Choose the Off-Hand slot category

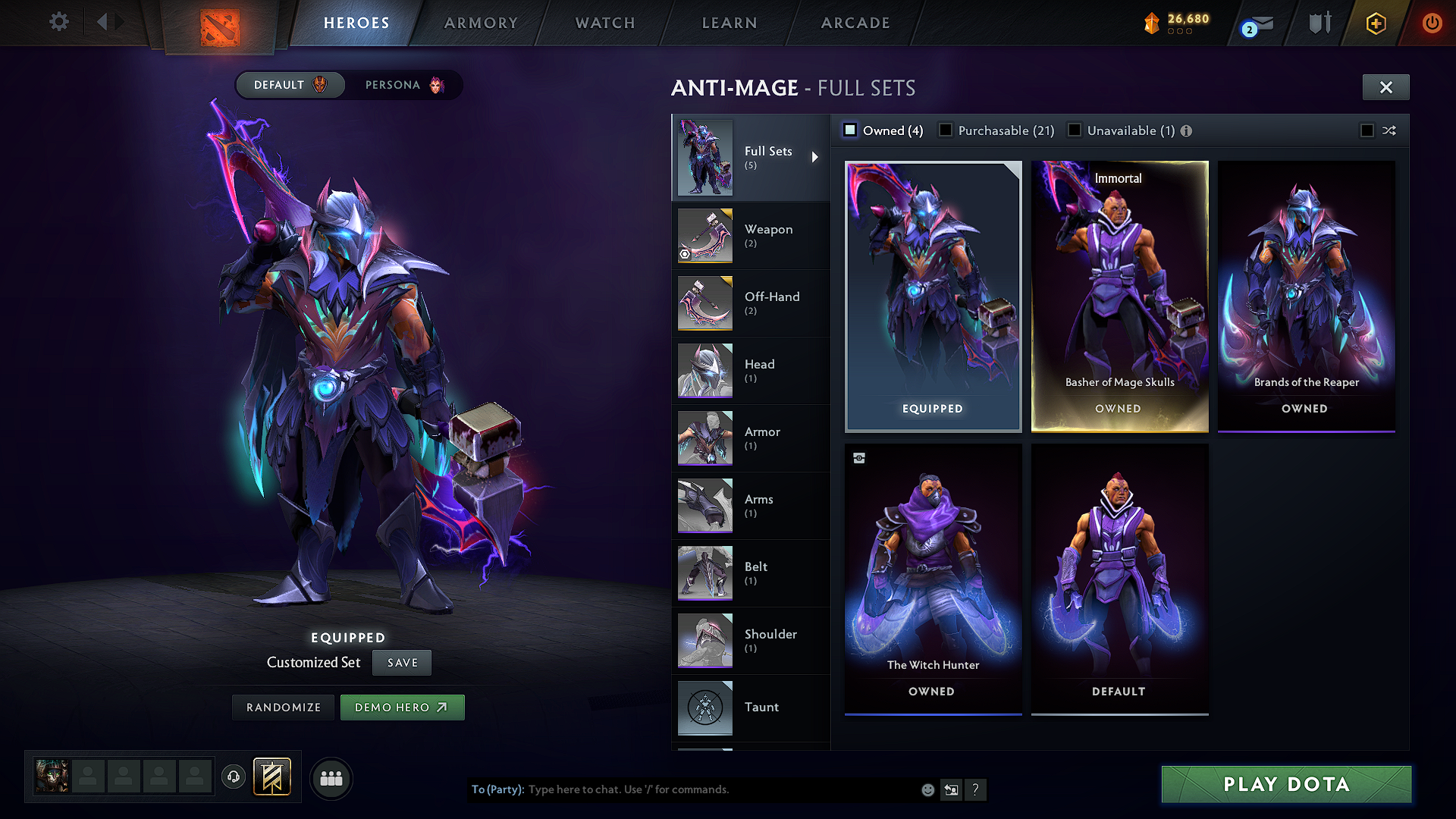coord(751,303)
